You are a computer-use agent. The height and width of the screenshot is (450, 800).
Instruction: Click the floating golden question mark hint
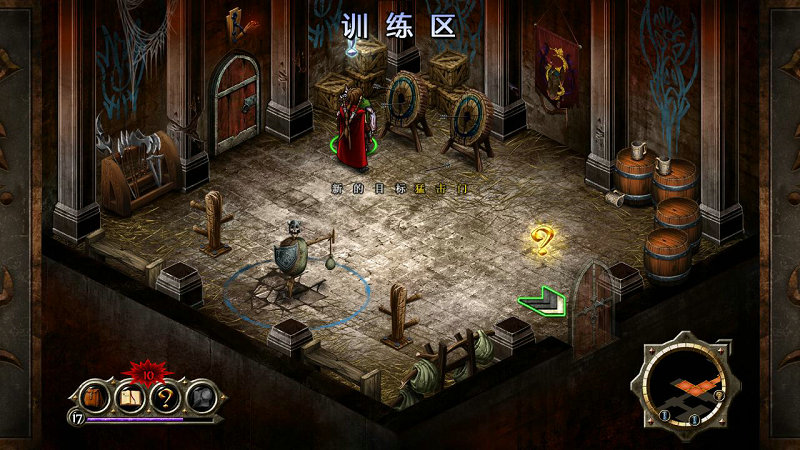click(542, 241)
